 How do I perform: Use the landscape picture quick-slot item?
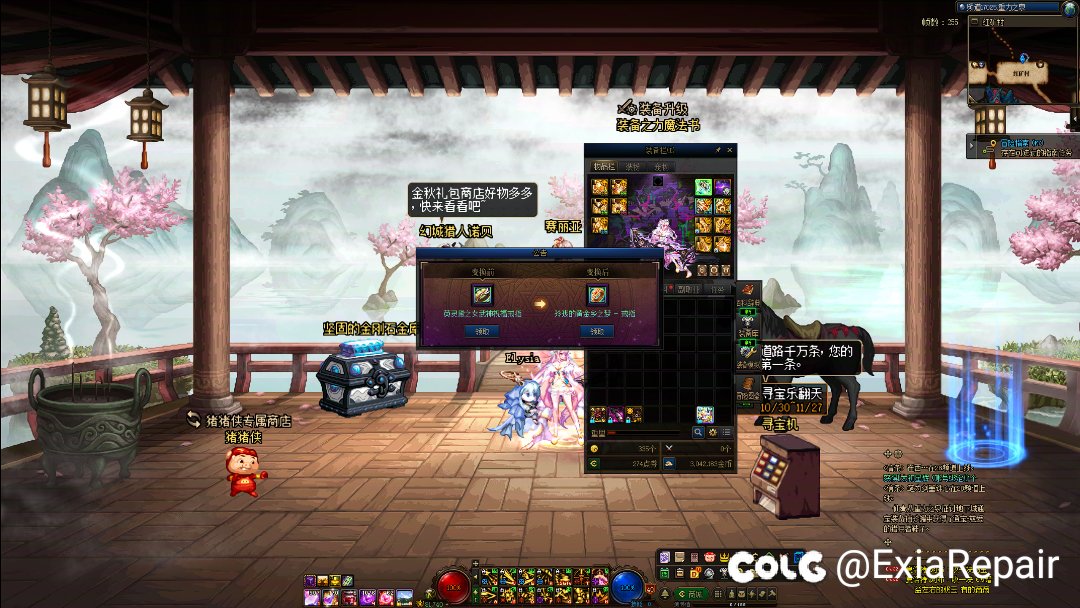(x=404, y=597)
